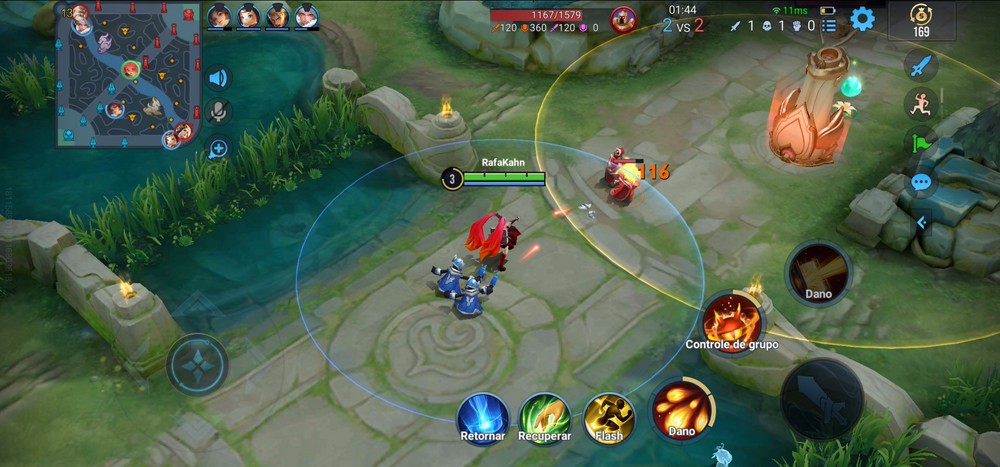Open the minimap
The height and width of the screenshot is (467, 1000).
click(130, 75)
